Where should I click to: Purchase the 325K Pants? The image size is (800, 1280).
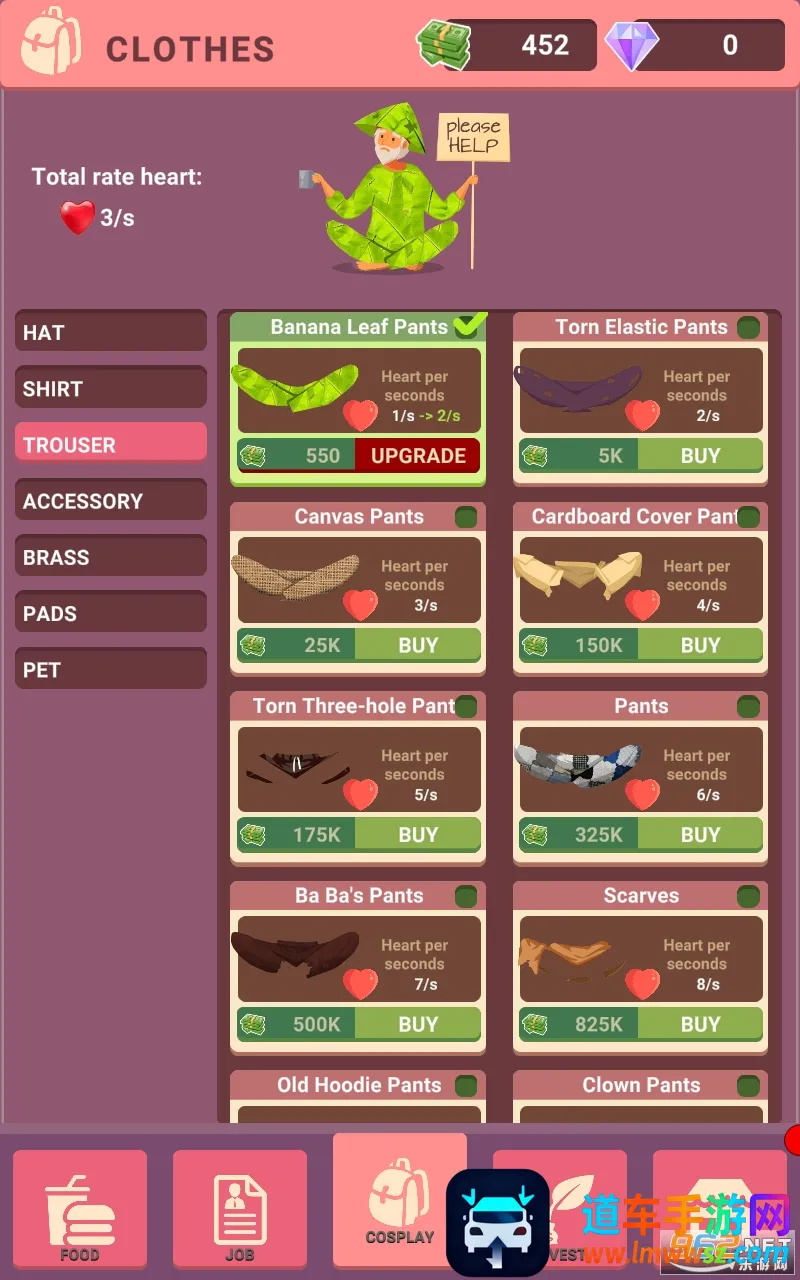pyautogui.click(x=700, y=835)
